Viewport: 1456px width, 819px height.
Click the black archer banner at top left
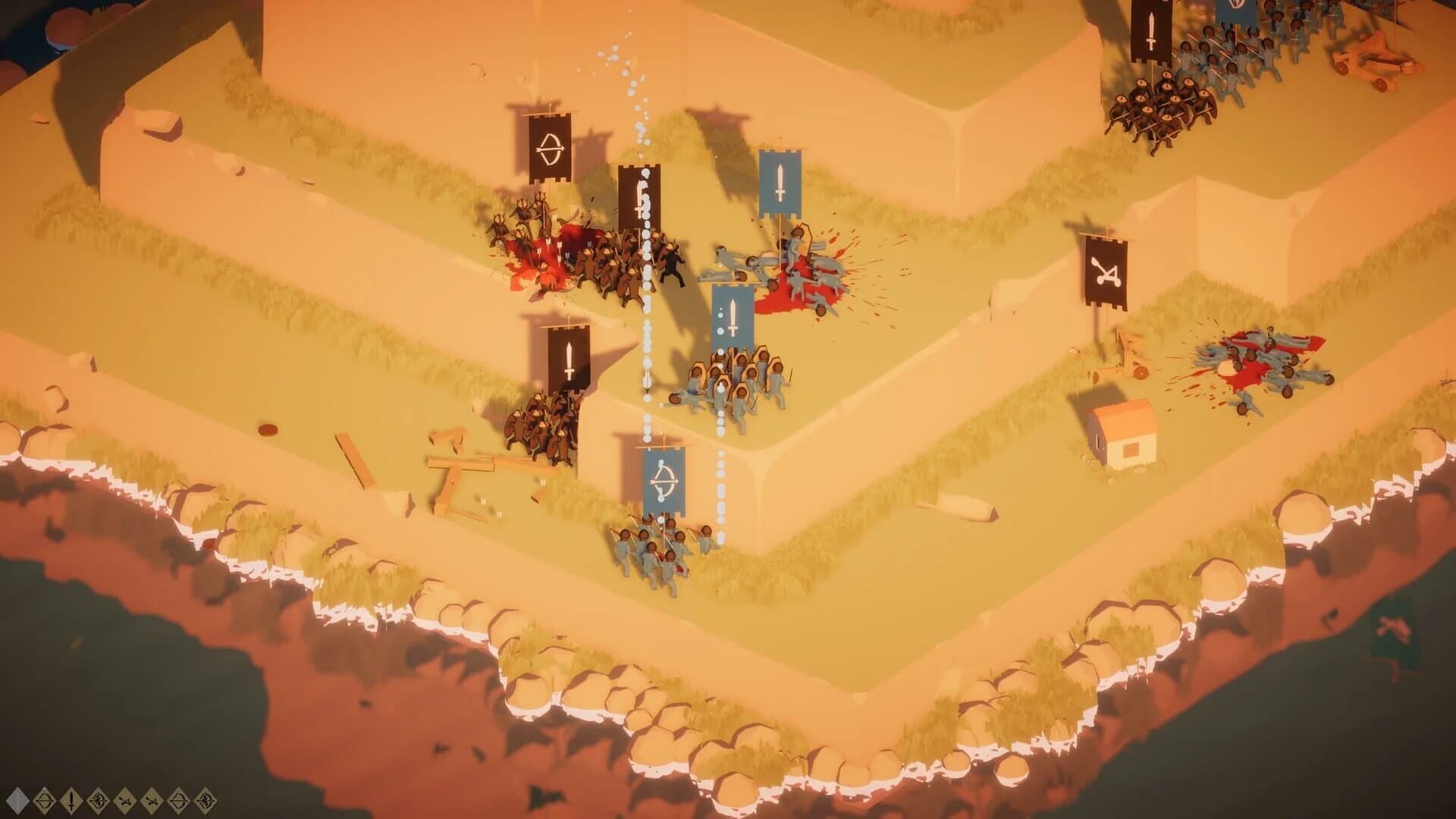tap(551, 148)
